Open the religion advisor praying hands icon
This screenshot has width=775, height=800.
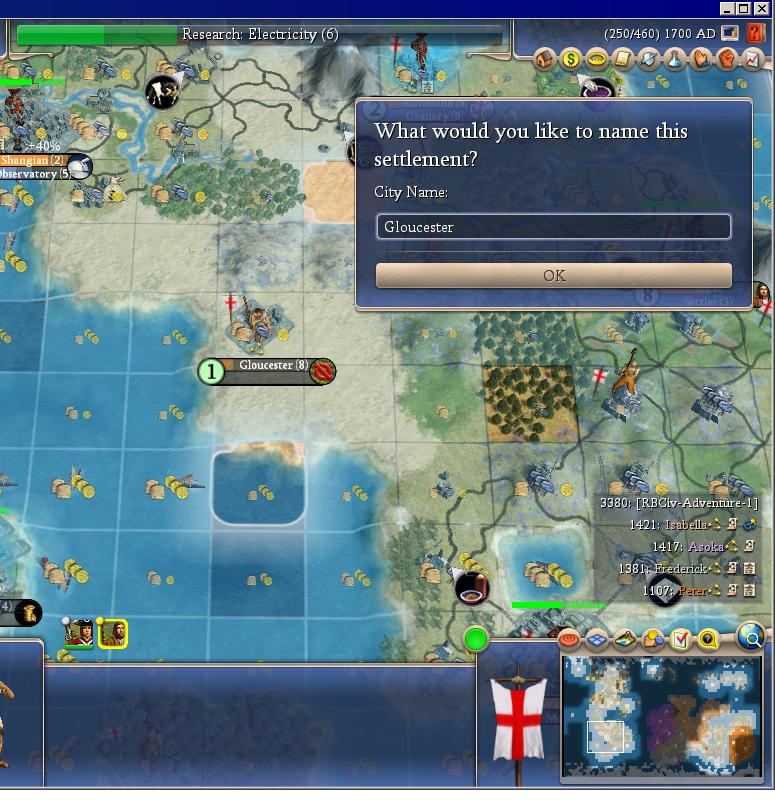click(x=701, y=59)
